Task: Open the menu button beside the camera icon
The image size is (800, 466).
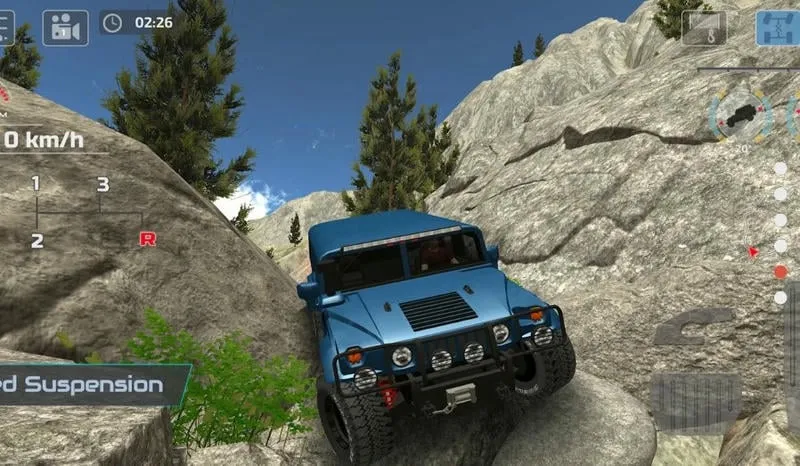Action: pyautogui.click(x=6, y=27)
